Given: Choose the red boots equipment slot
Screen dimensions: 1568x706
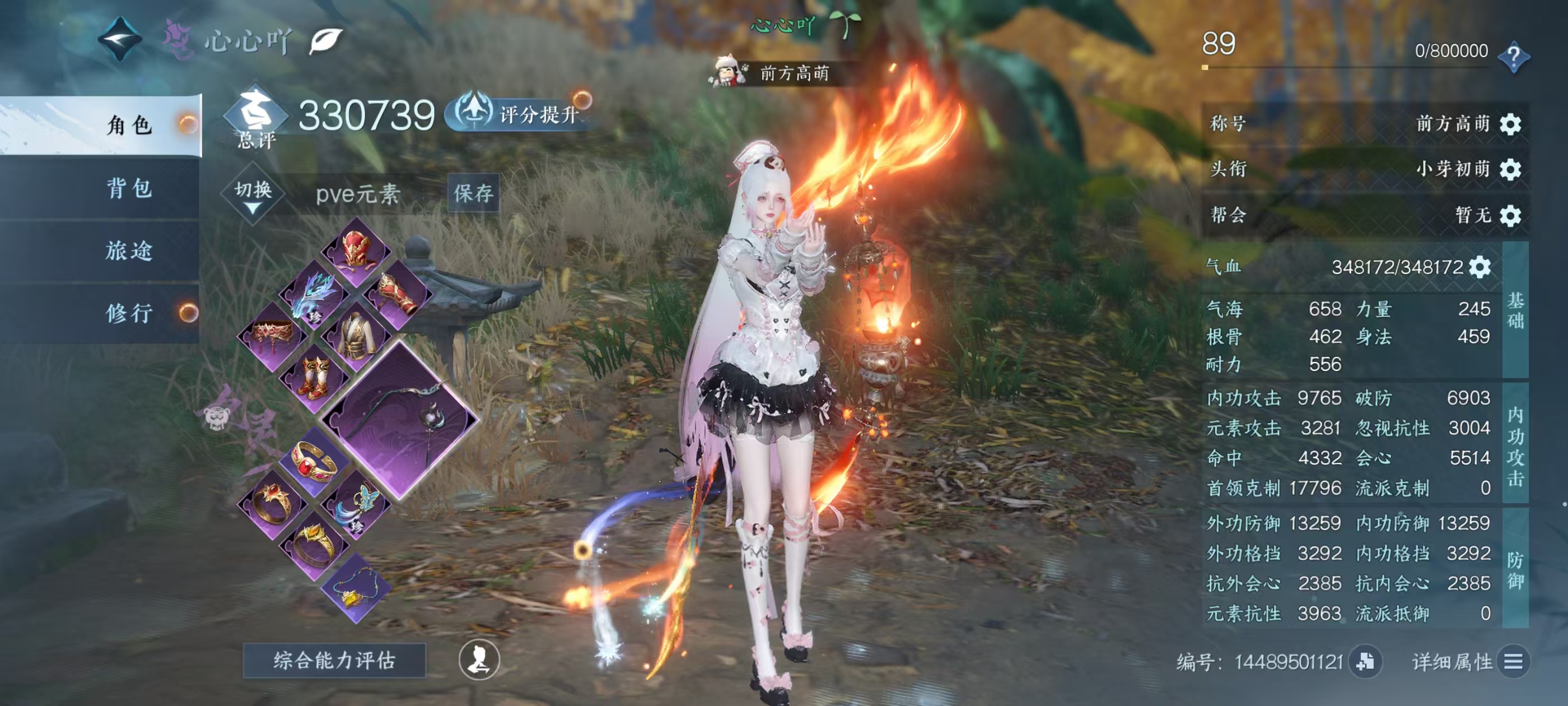Looking at the screenshot, I should [x=314, y=378].
